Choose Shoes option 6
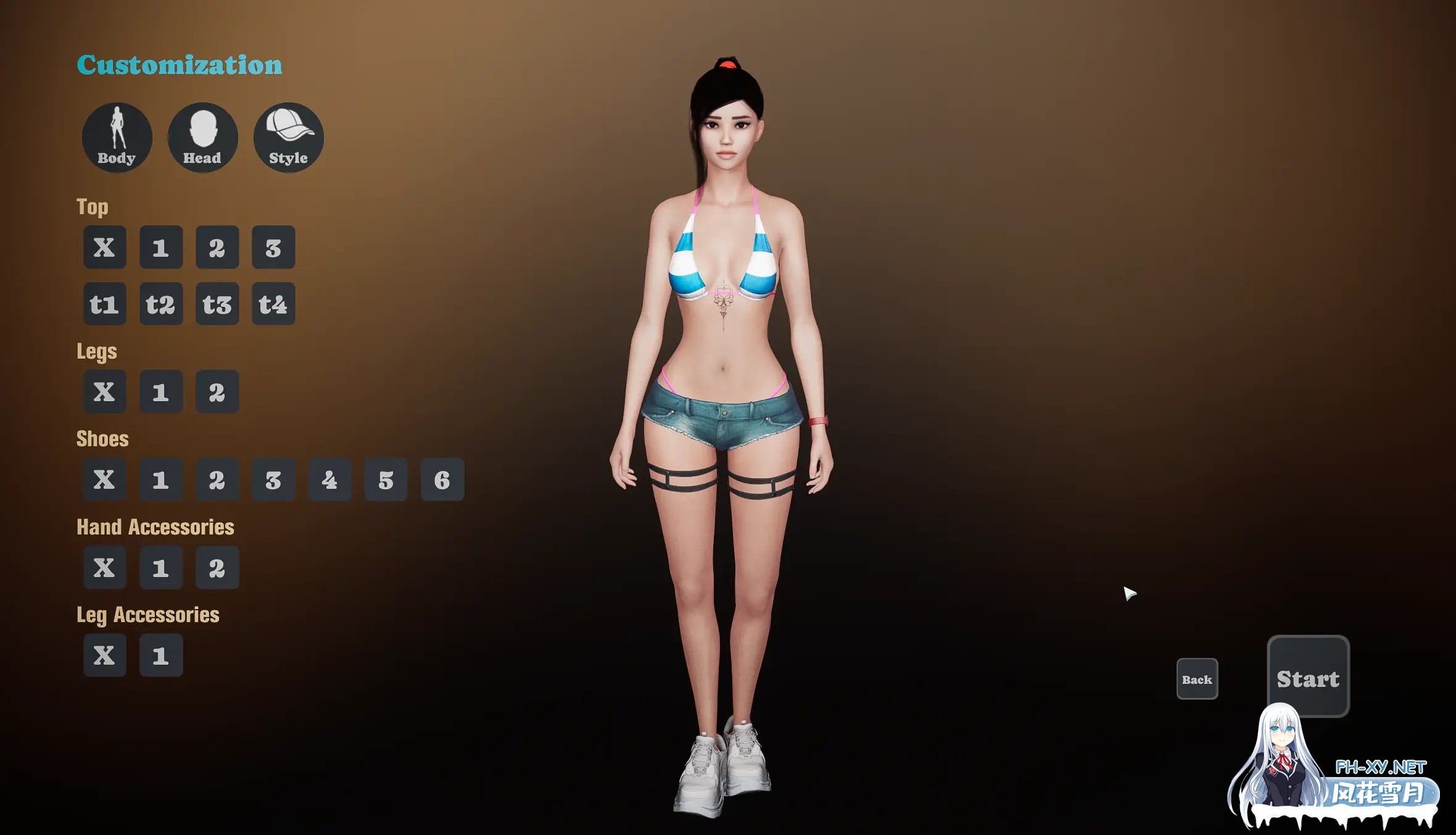This screenshot has width=1456, height=835. click(x=441, y=480)
